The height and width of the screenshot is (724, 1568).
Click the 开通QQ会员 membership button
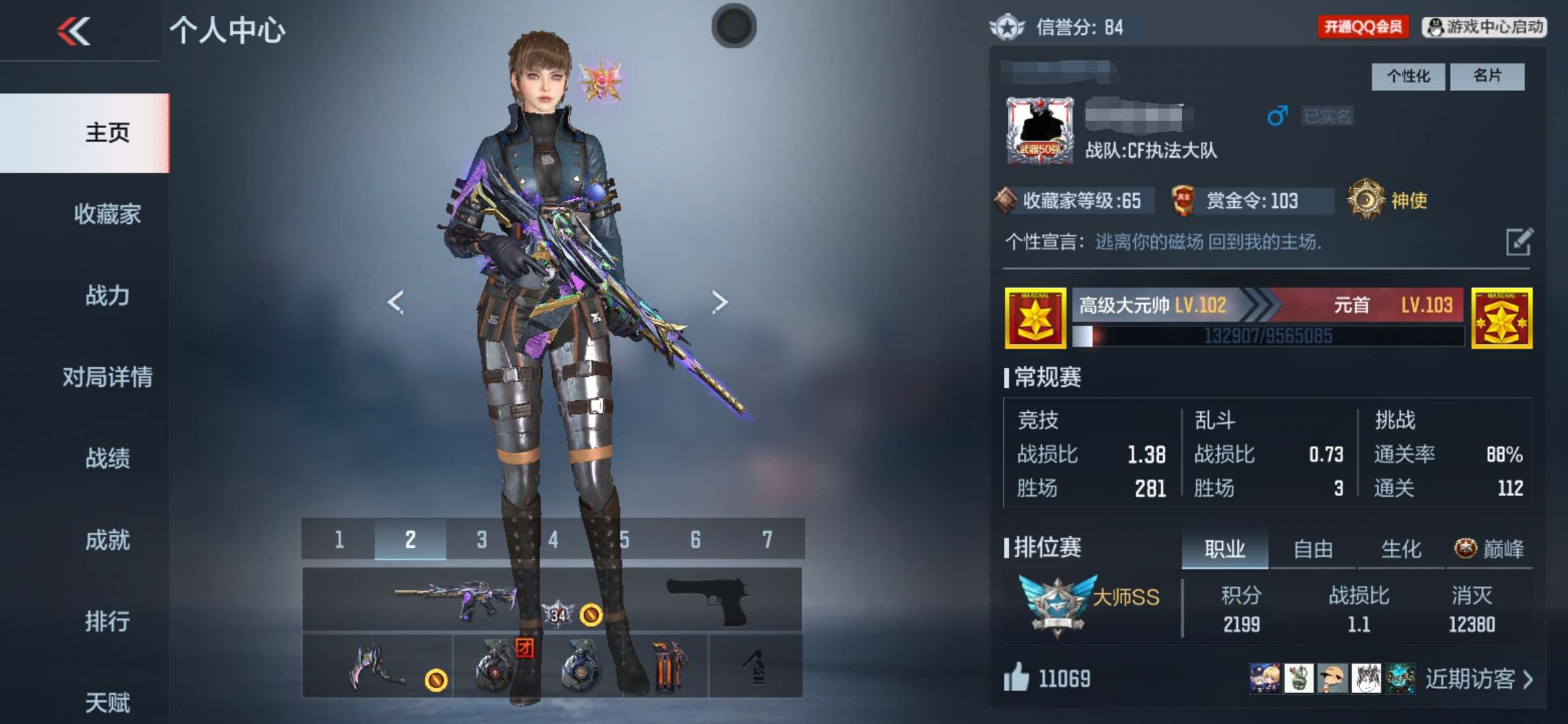pos(1363,27)
